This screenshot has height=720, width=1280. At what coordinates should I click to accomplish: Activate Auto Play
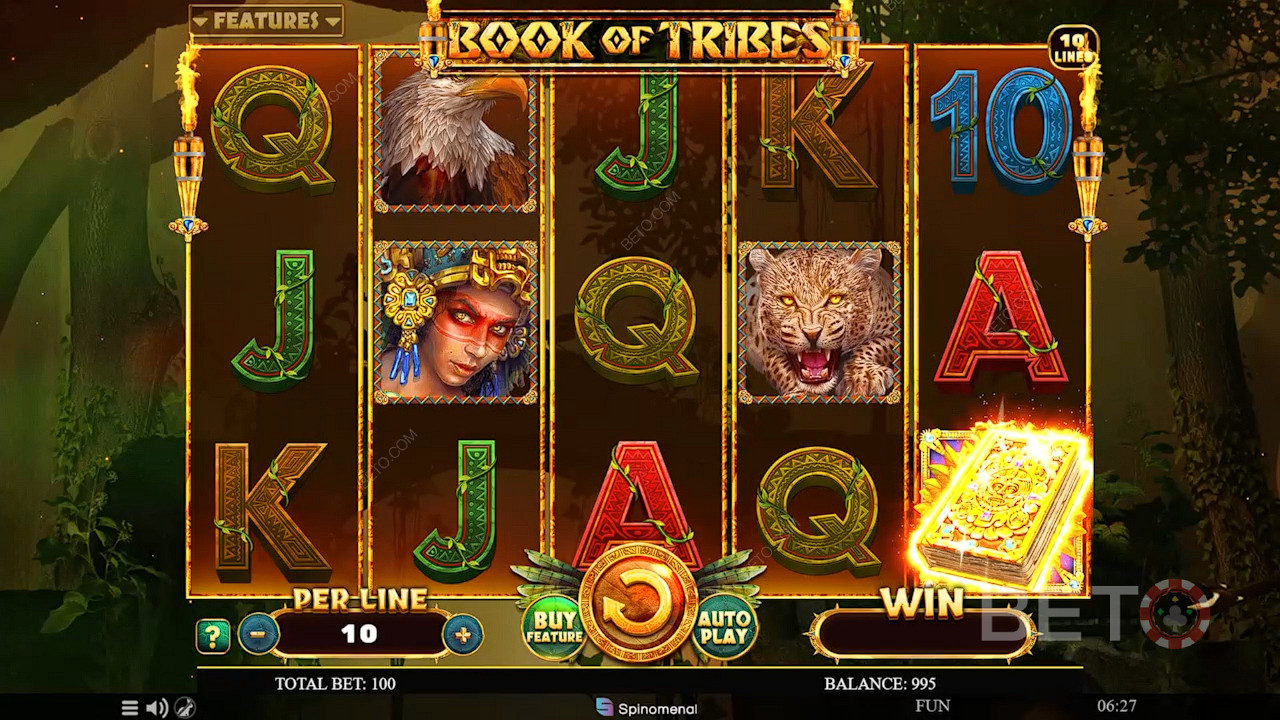point(724,627)
